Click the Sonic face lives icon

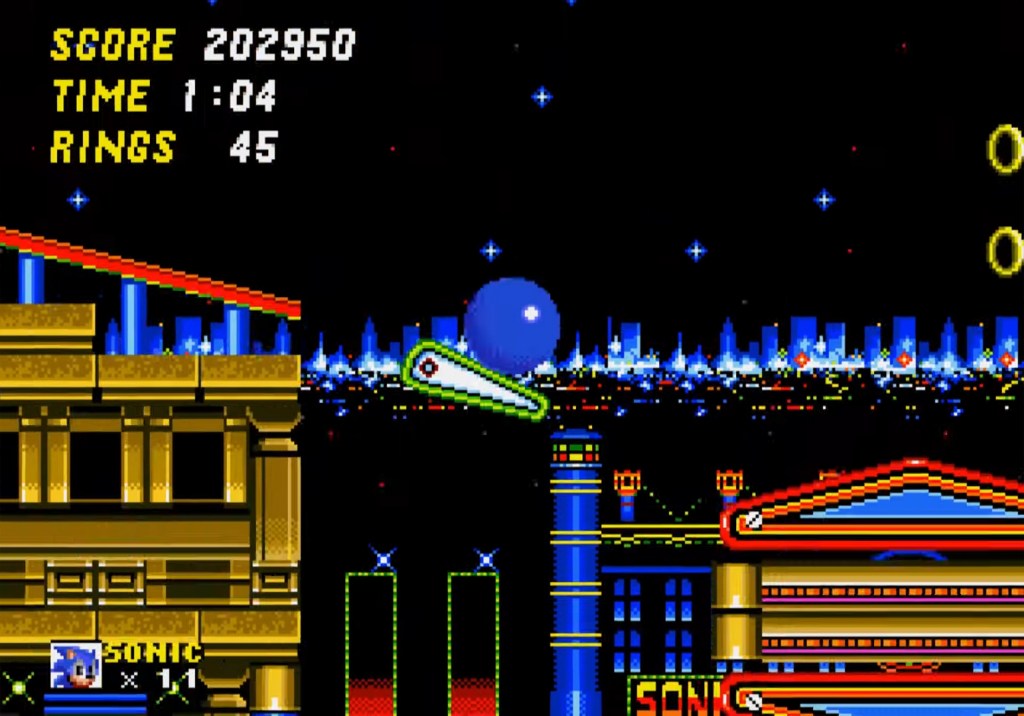pos(76,666)
